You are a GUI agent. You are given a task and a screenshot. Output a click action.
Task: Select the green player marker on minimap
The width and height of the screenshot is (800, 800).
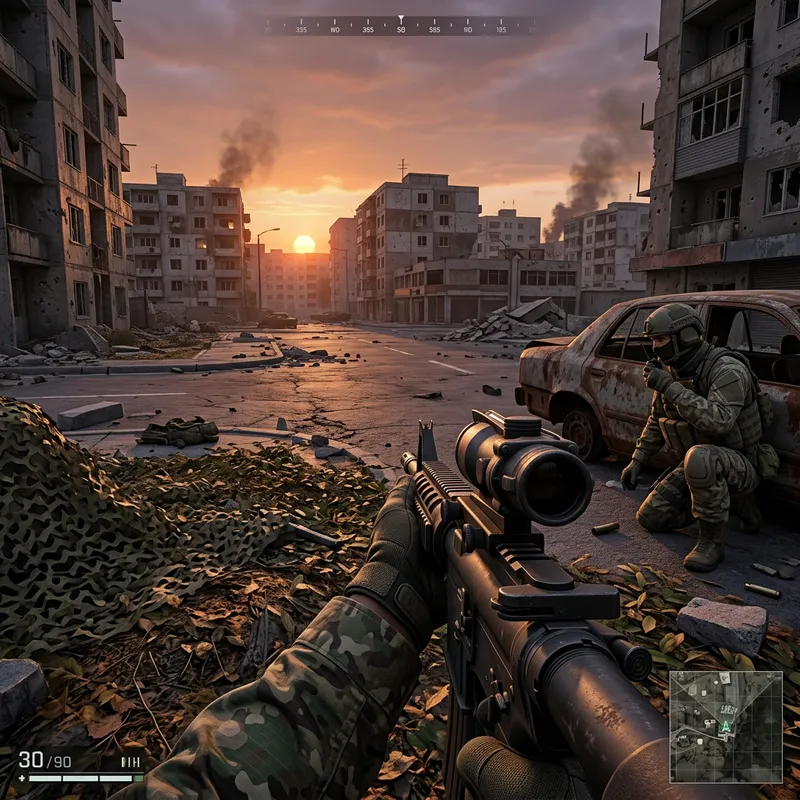[725, 726]
